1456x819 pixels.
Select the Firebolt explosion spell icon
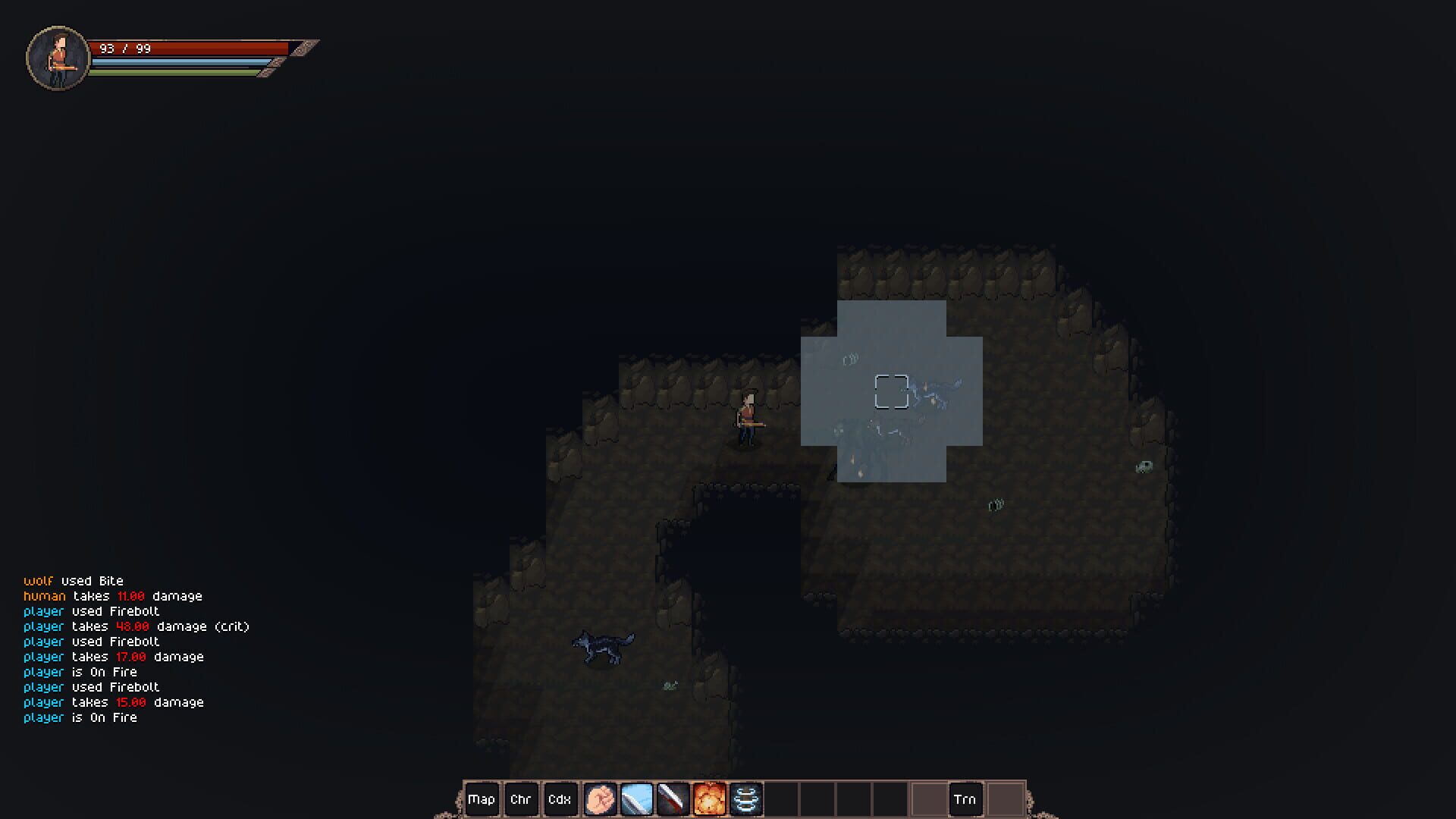coord(708,799)
